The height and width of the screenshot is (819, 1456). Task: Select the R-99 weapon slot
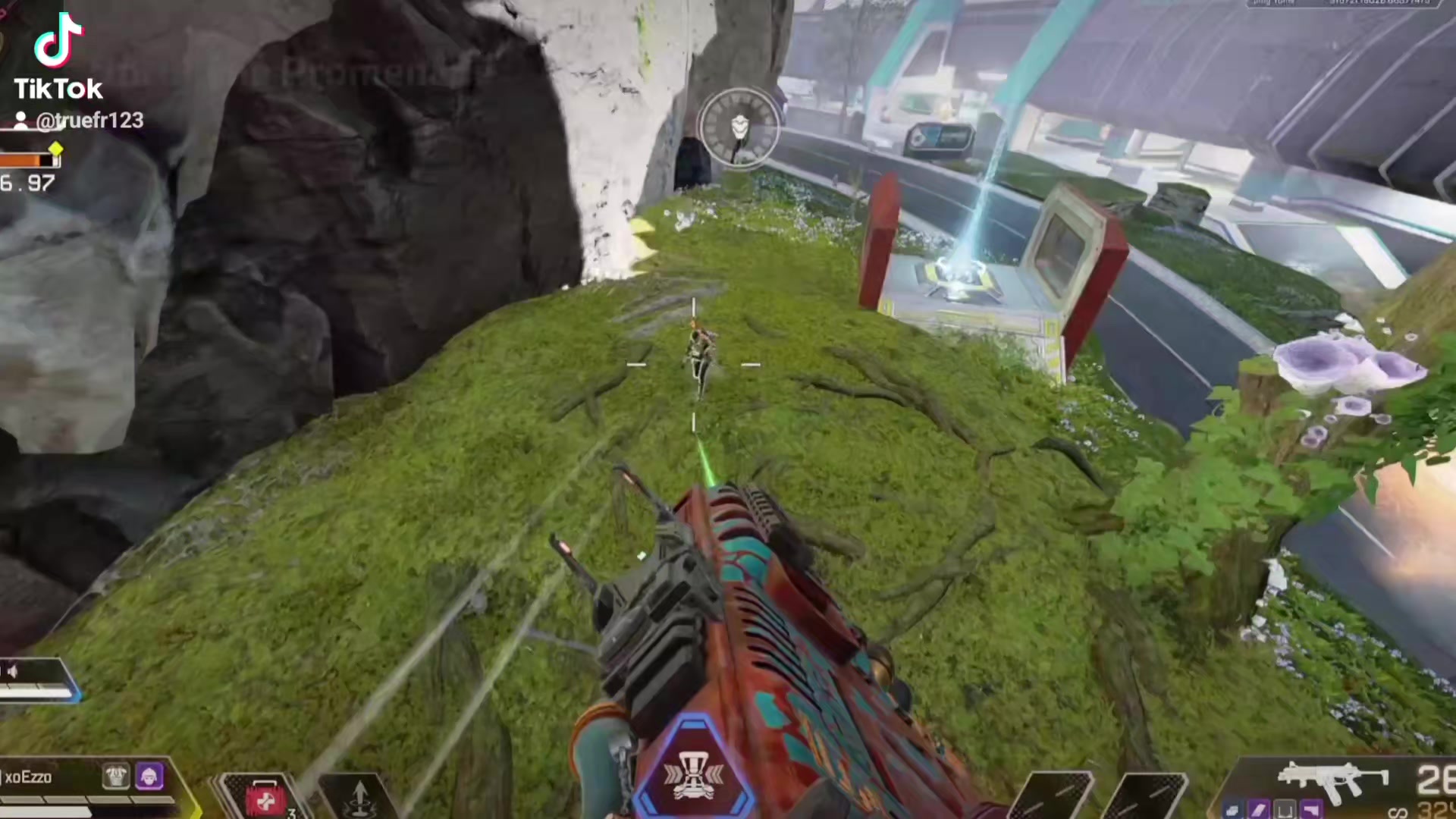pos(1332,781)
